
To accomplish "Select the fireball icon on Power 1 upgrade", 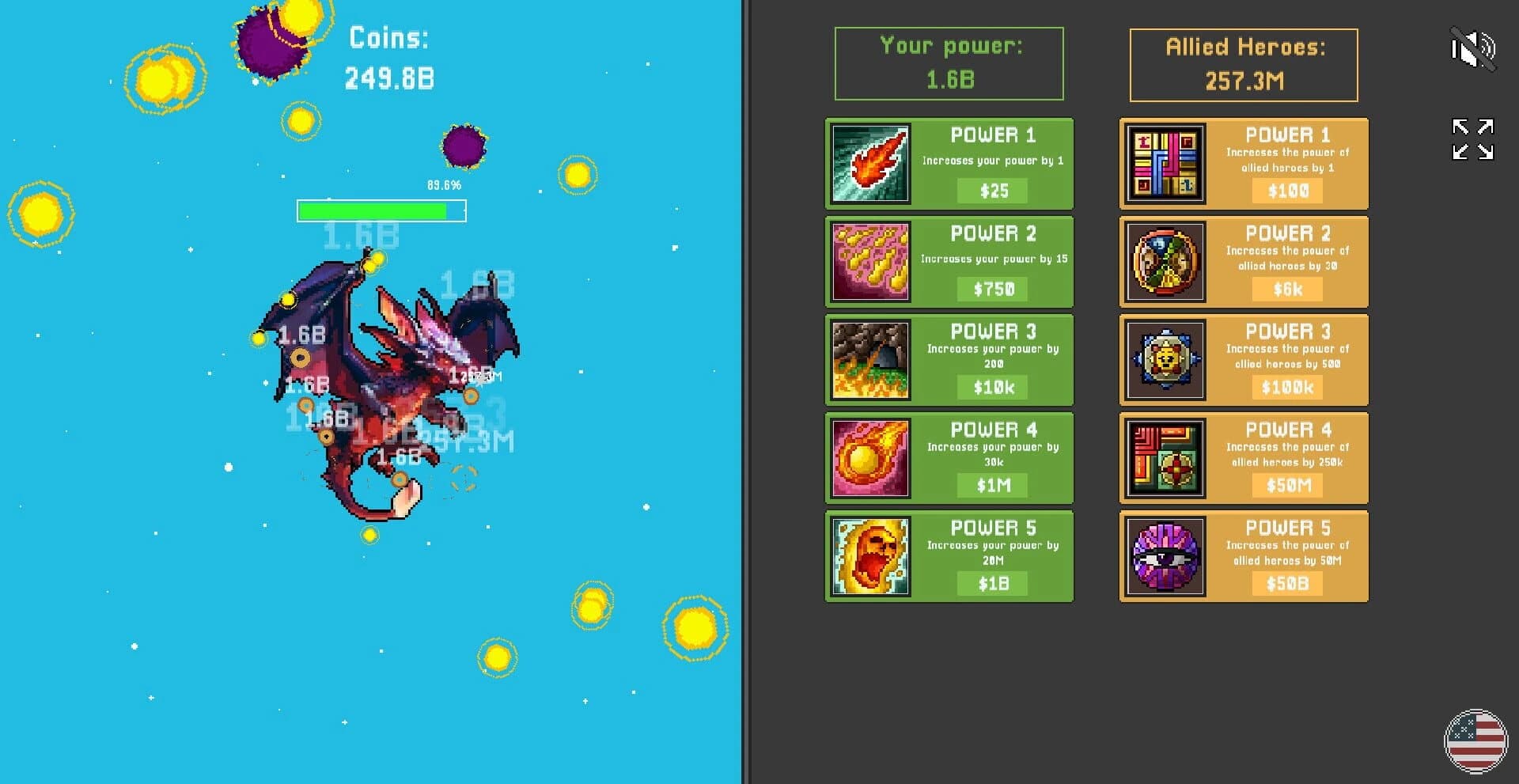I will 869,163.
